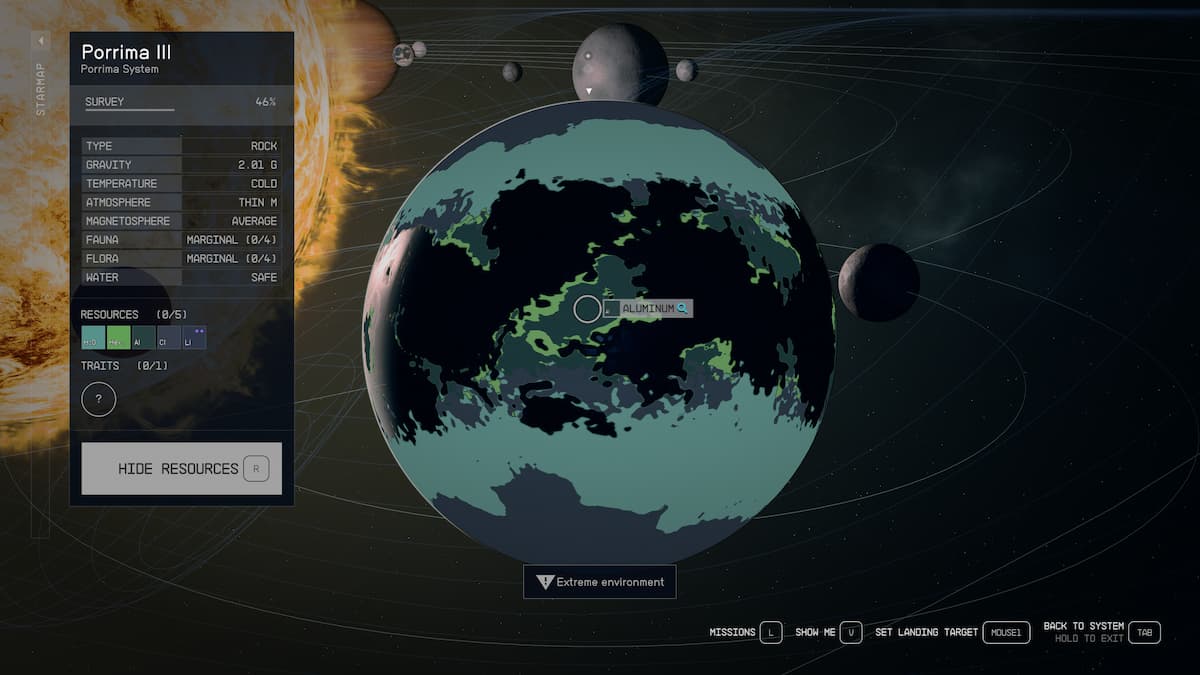Inspect the unknown trait question mark circle
1200x675 pixels.
(98, 400)
